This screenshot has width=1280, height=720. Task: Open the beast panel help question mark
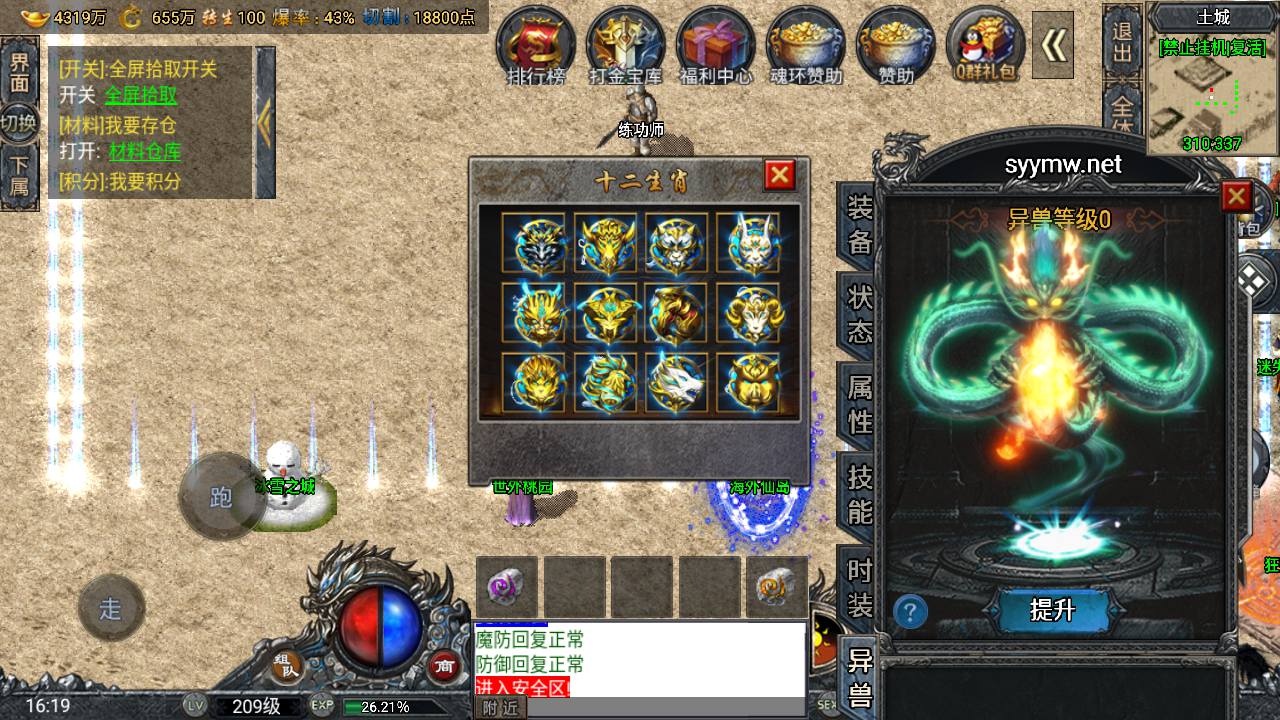point(910,611)
